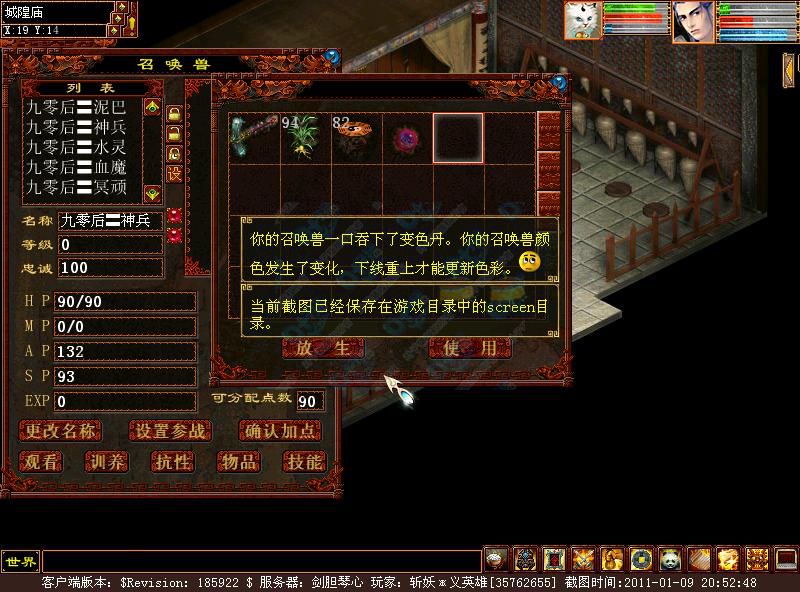Select 九零后〓泥巴 in the pet list
This screenshot has height=592, width=800.
tap(76, 107)
